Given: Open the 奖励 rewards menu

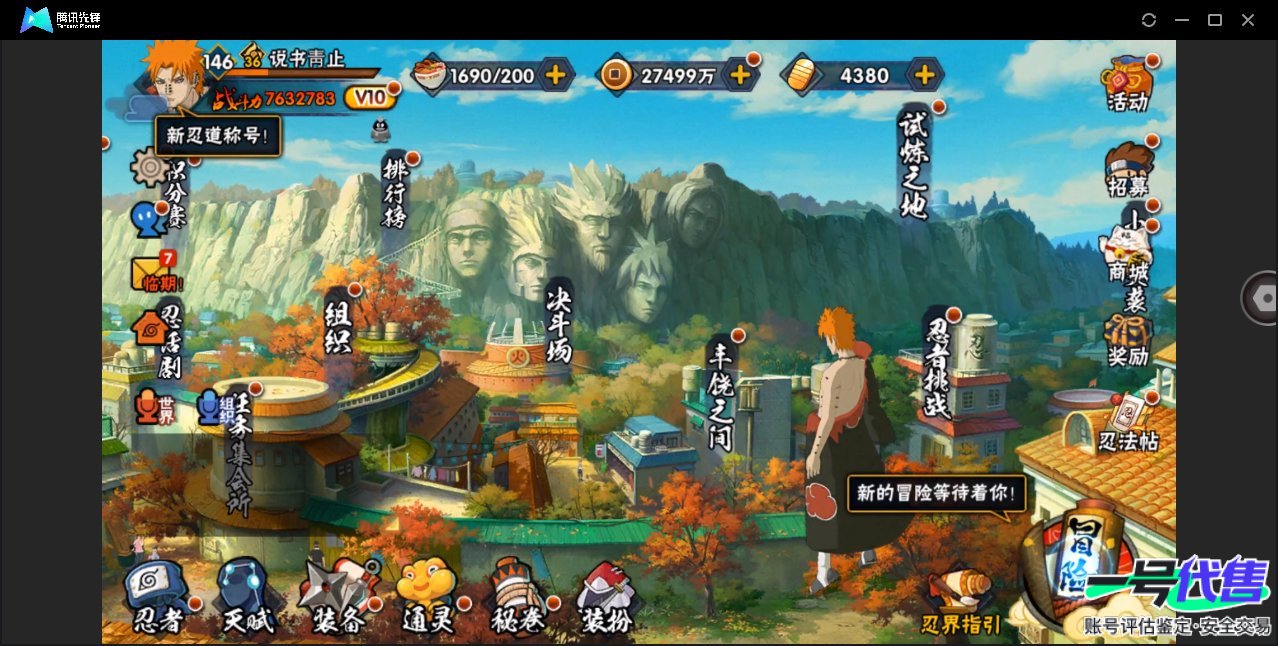Looking at the screenshot, I should pyautogui.click(x=1128, y=340).
